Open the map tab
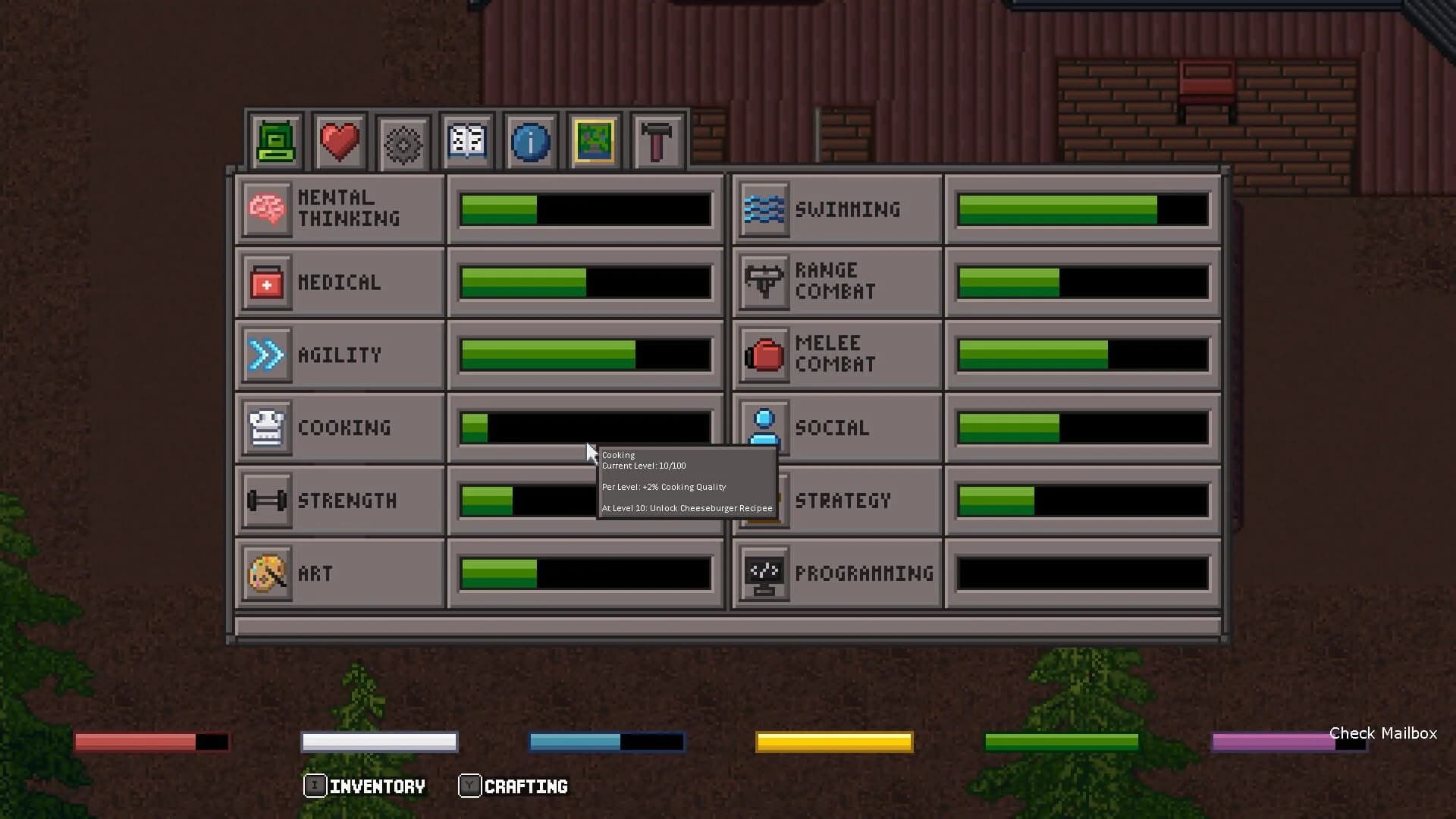The image size is (1456, 819). click(x=595, y=140)
